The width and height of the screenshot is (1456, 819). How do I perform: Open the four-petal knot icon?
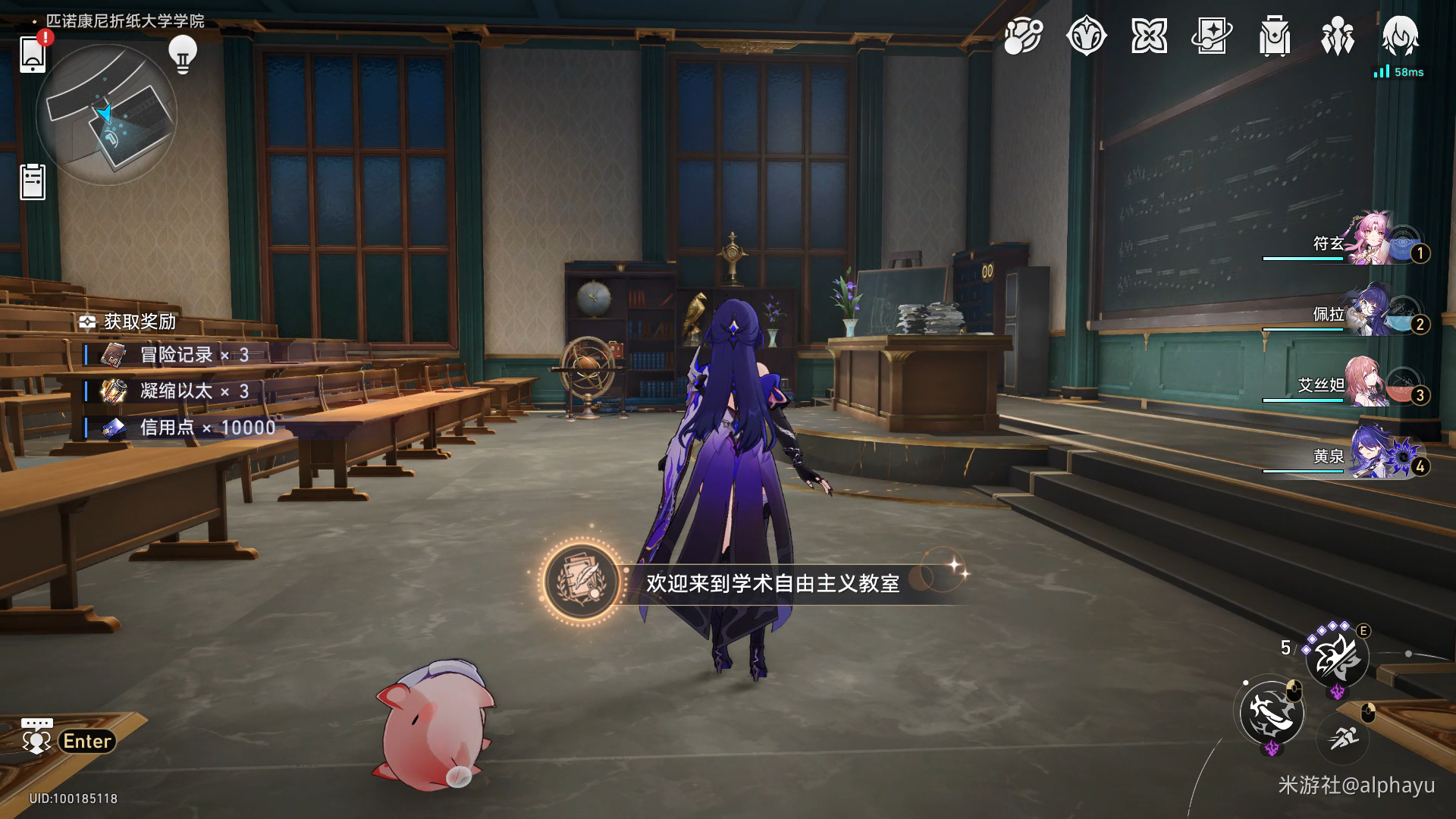click(x=1149, y=36)
